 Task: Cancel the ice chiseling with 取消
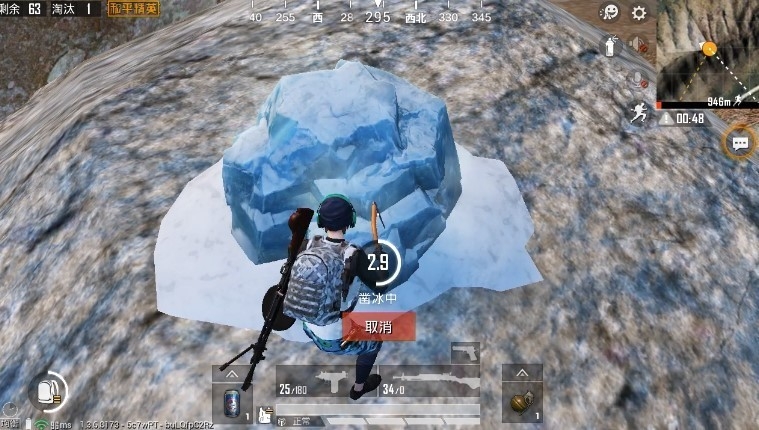point(377,326)
